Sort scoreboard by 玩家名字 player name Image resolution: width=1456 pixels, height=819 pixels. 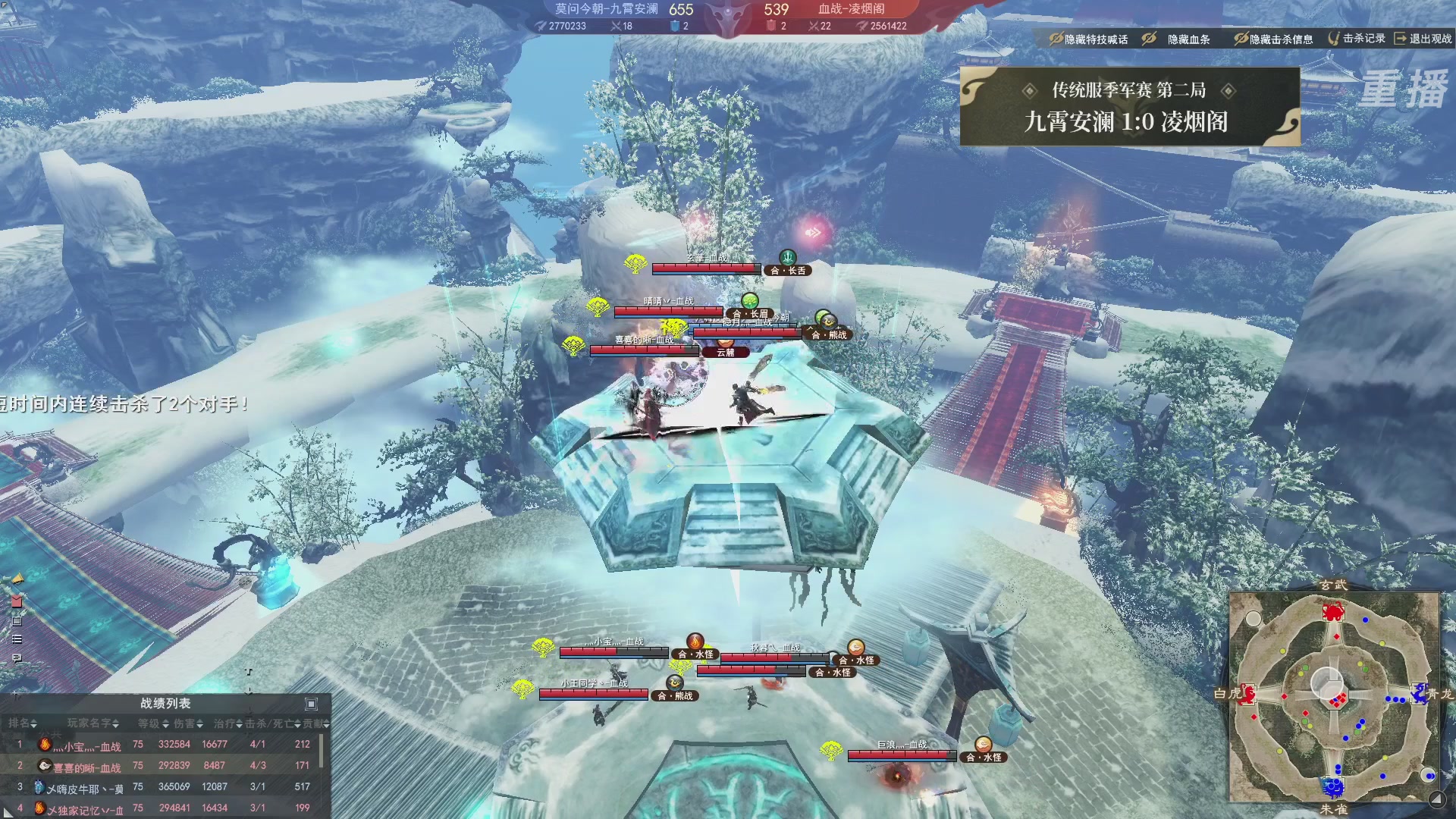(x=93, y=723)
